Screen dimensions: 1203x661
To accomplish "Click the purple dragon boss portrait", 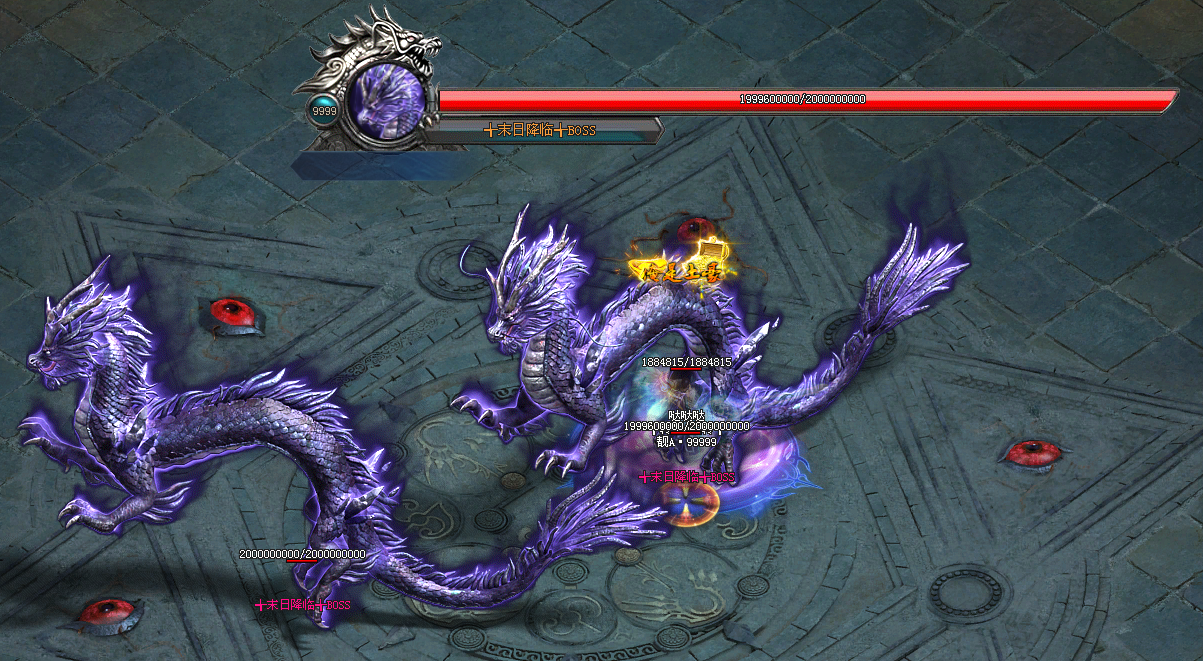I will point(384,102).
